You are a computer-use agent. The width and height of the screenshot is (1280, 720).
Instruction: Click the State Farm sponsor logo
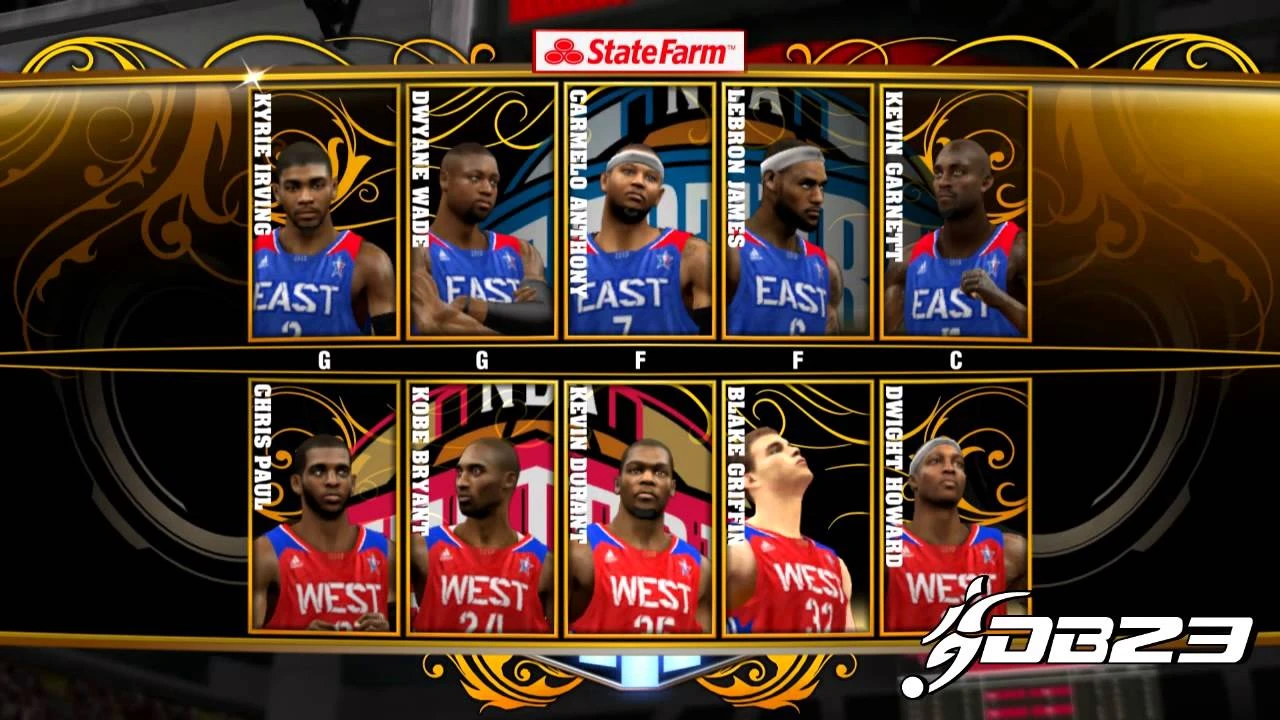coord(640,52)
